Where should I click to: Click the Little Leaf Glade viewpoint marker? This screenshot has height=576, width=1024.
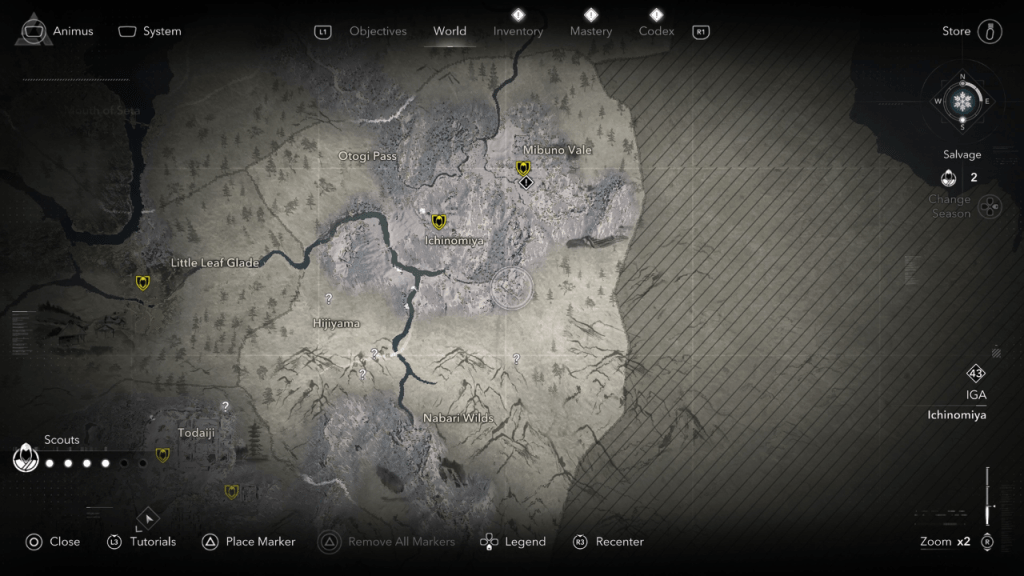[143, 283]
